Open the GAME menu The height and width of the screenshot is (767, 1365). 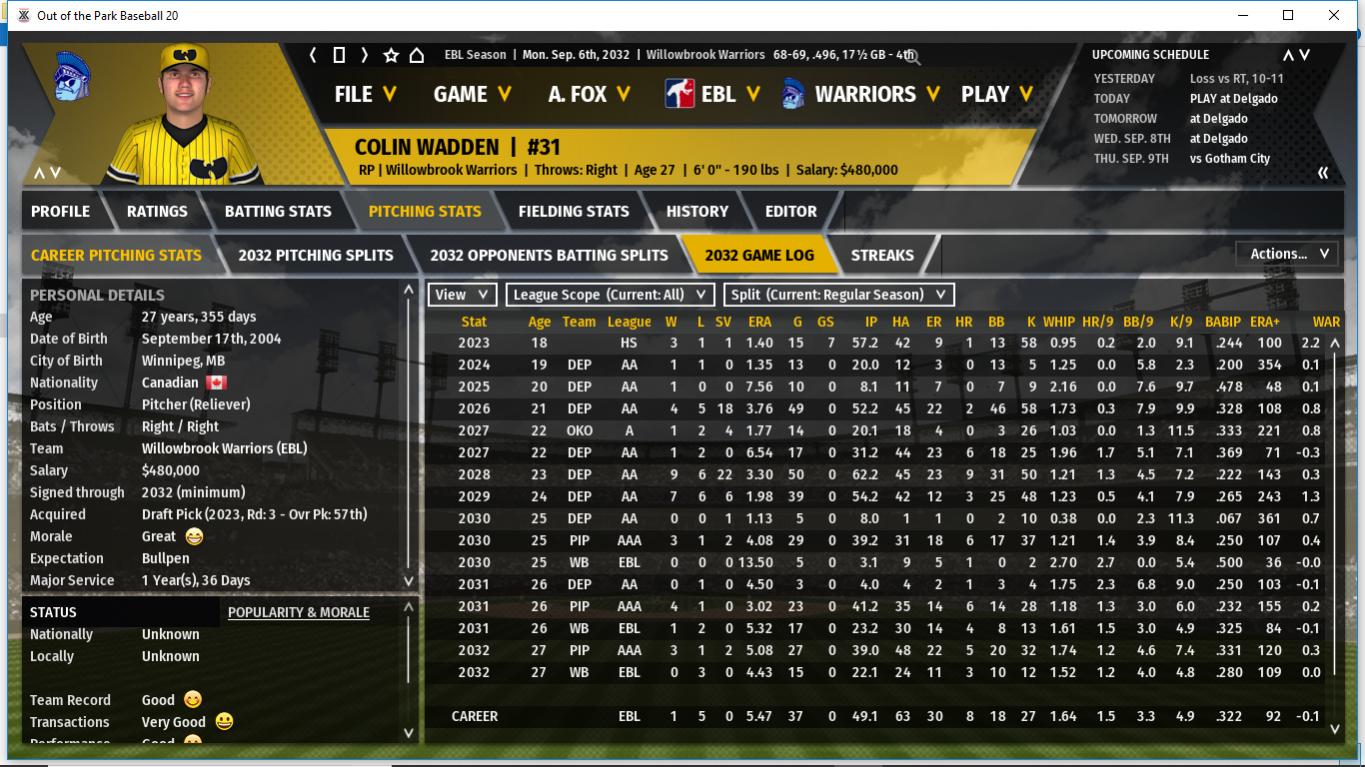click(x=472, y=94)
